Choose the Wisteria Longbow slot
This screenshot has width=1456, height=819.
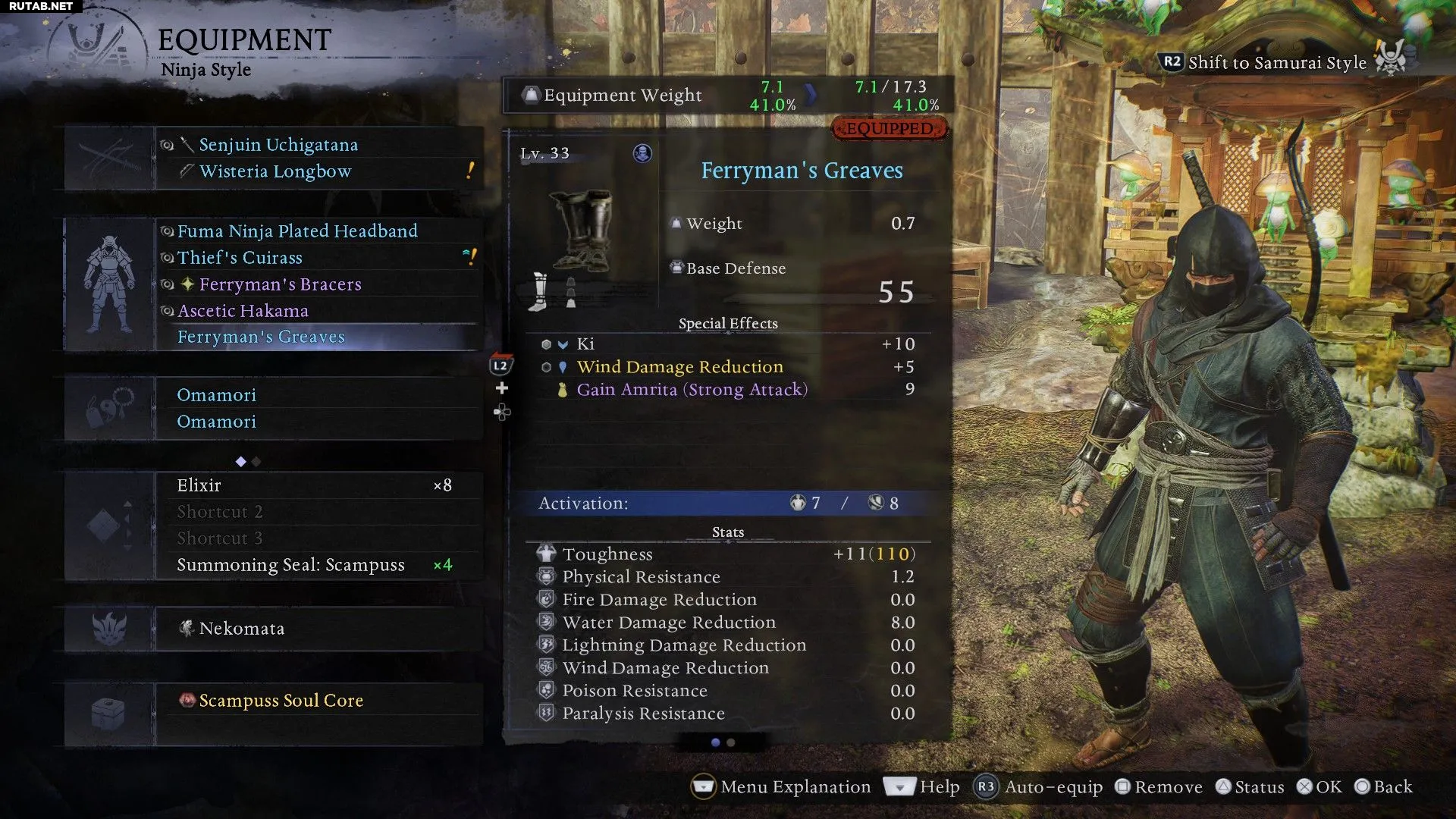[275, 171]
